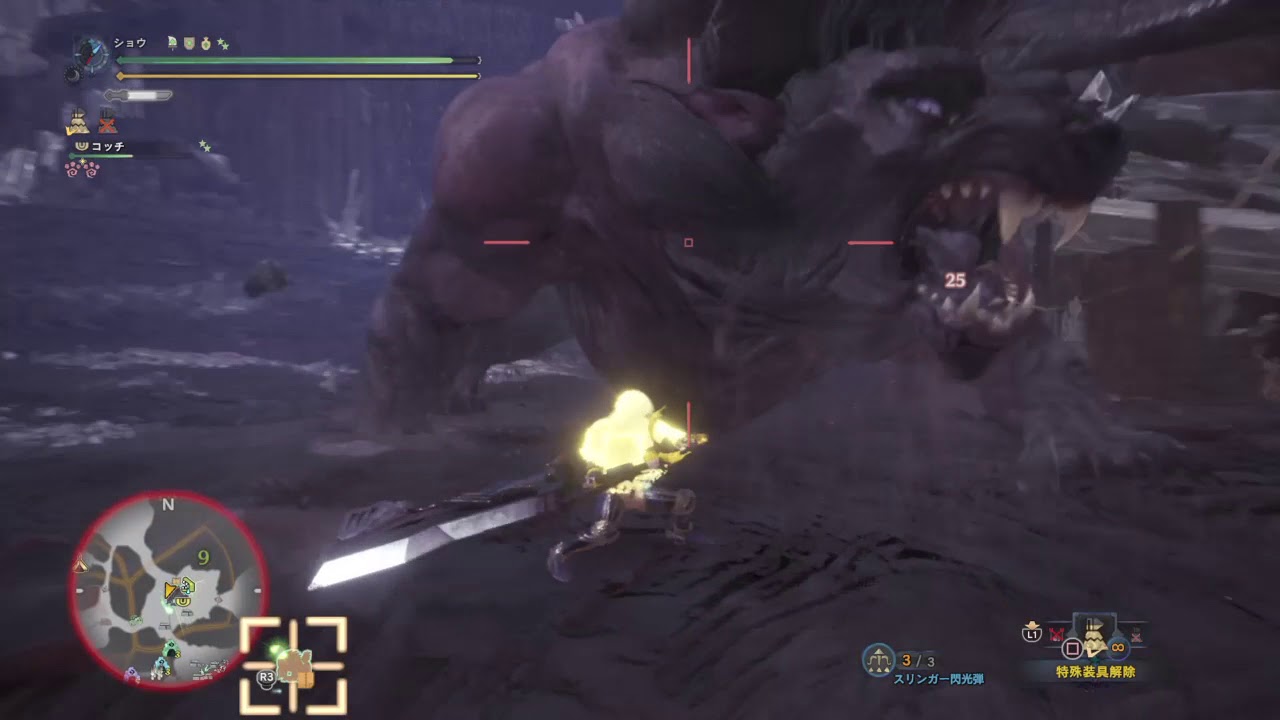Select the crossed-out mantle cooldown icon

[107, 122]
